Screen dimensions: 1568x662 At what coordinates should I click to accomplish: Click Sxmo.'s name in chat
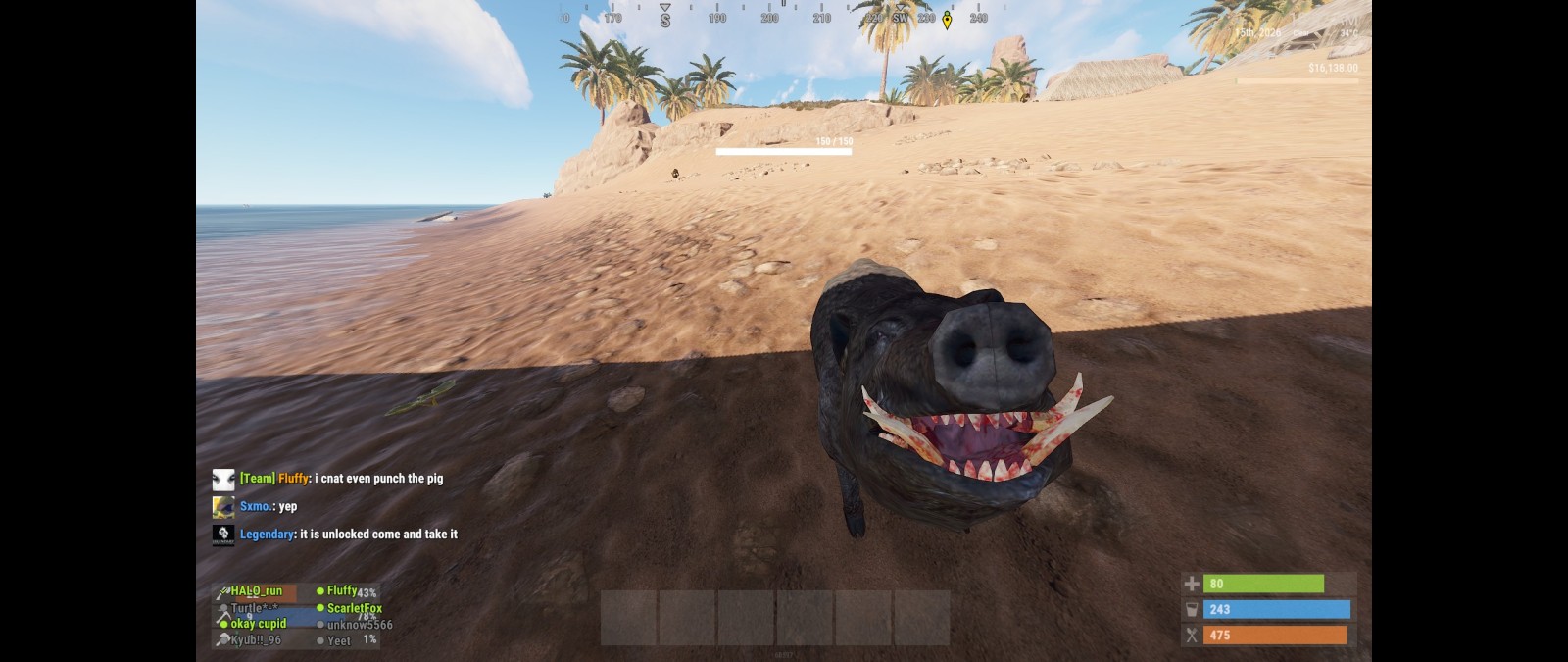click(256, 506)
